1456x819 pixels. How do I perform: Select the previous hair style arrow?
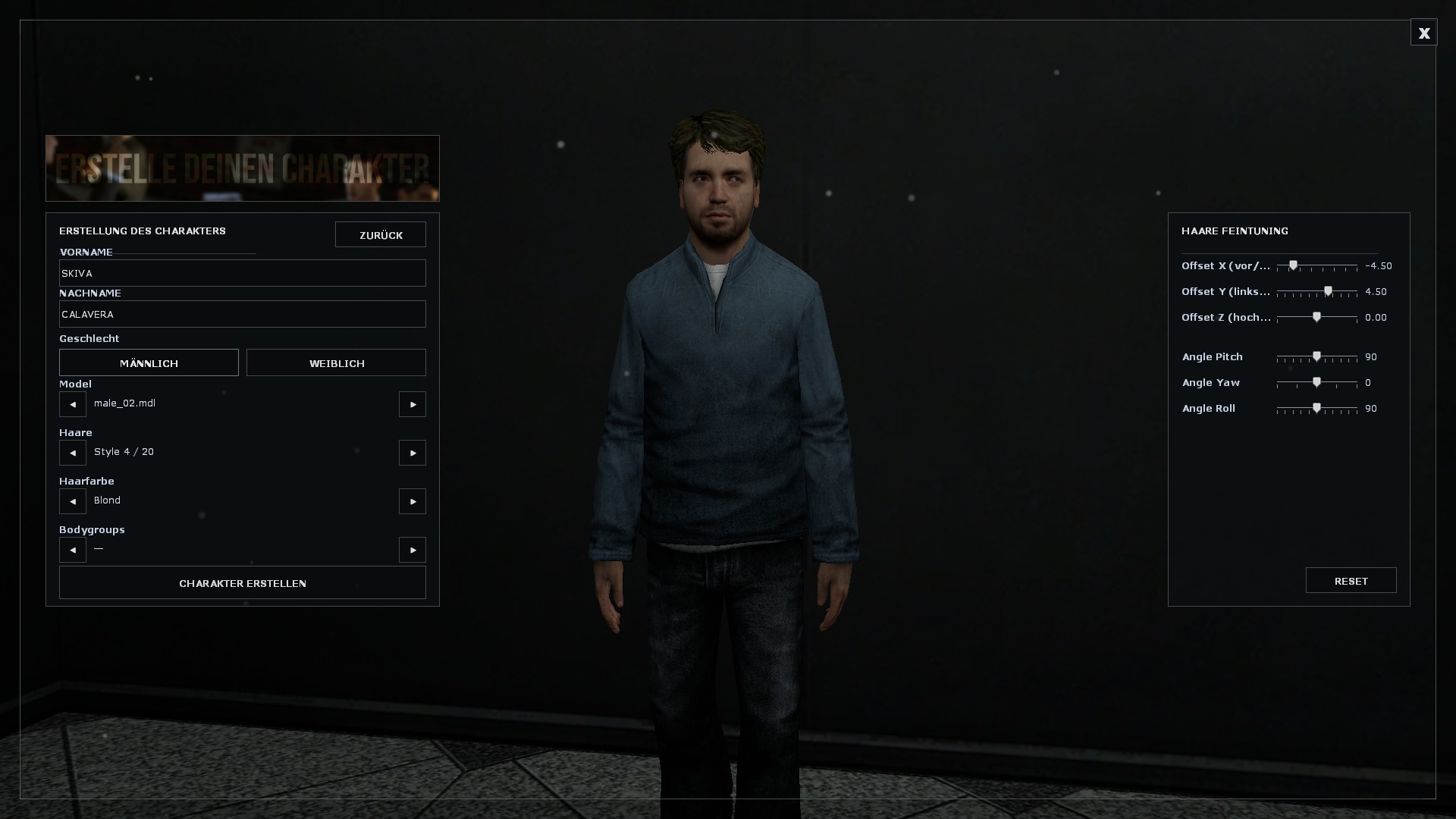(x=72, y=453)
